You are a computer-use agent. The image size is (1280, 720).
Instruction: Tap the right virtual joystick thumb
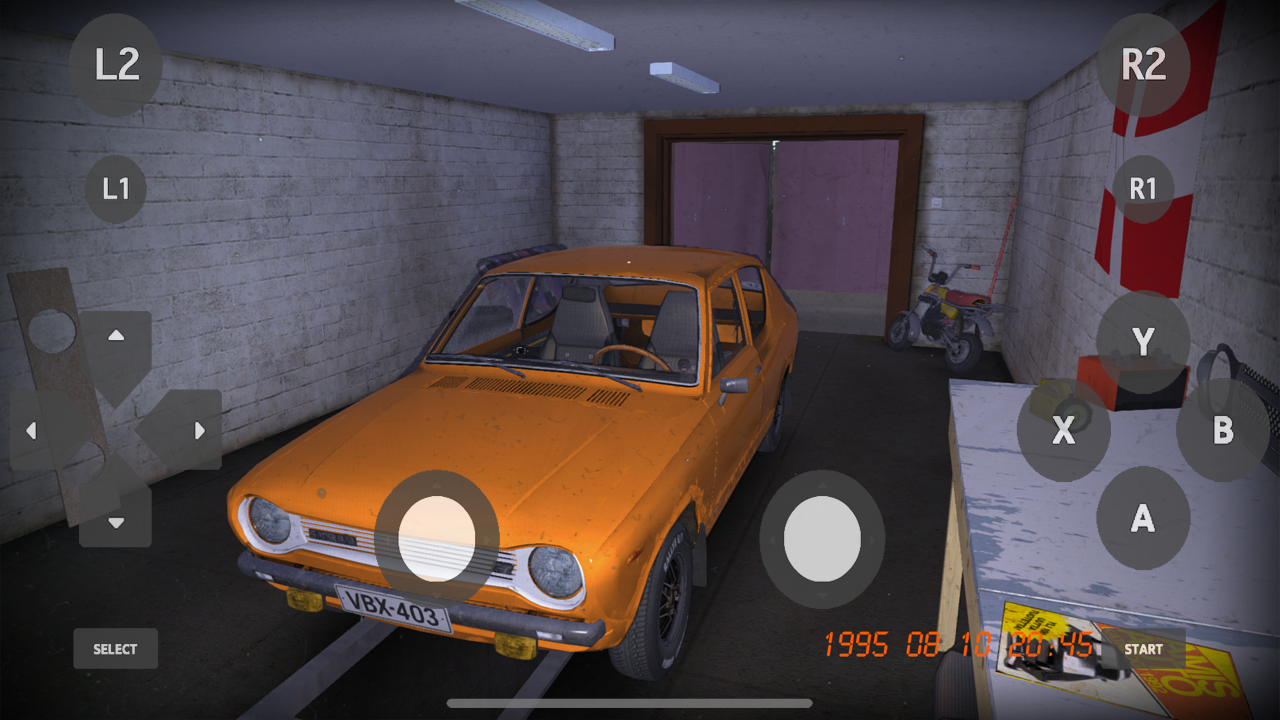coord(822,540)
